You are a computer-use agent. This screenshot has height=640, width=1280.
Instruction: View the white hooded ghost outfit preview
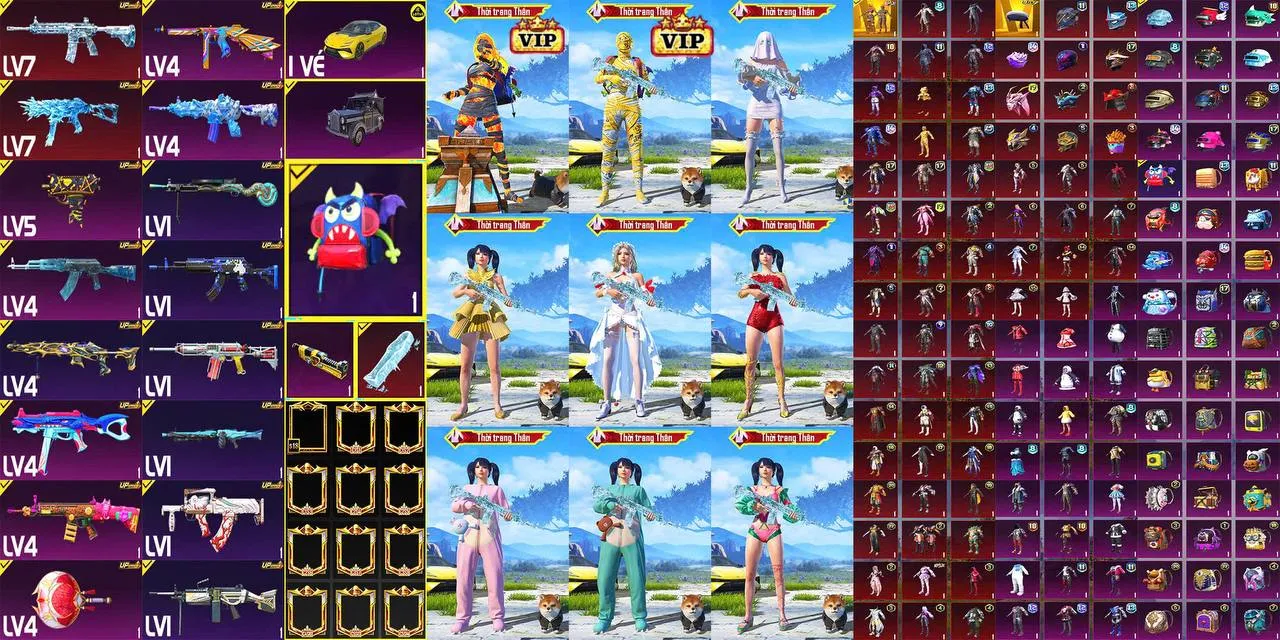[781, 110]
